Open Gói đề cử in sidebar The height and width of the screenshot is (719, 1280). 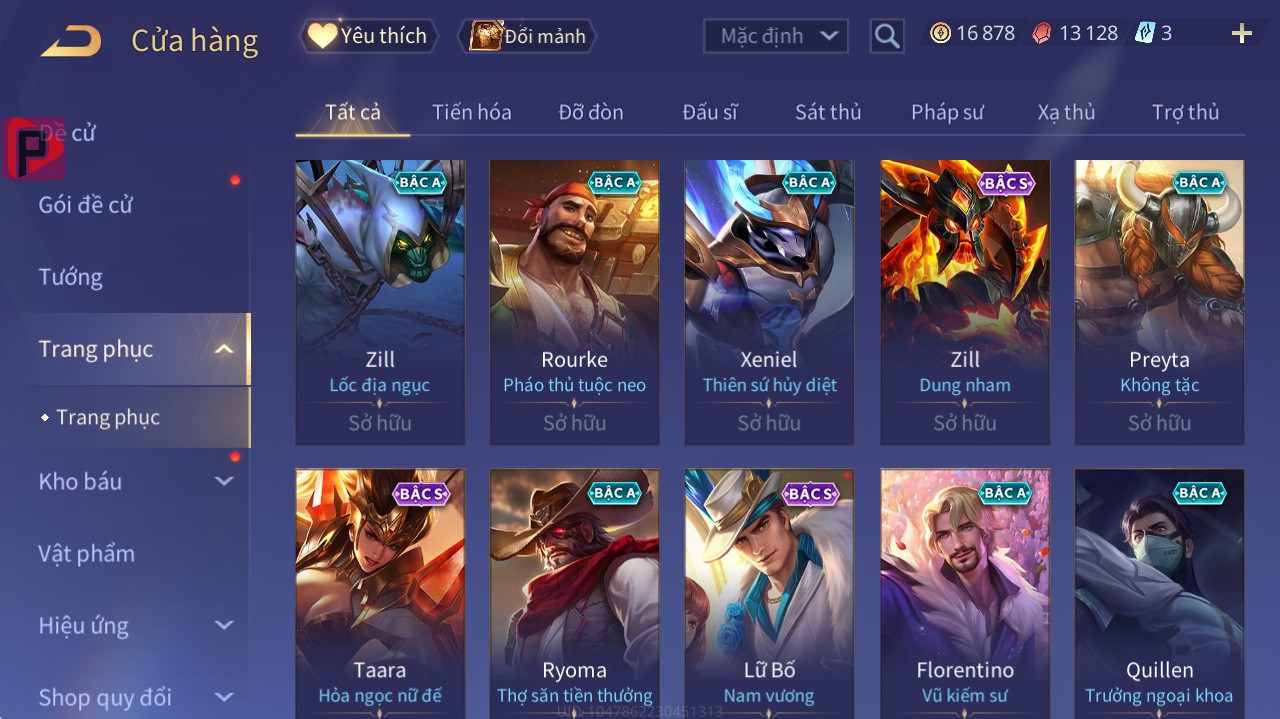tap(86, 205)
